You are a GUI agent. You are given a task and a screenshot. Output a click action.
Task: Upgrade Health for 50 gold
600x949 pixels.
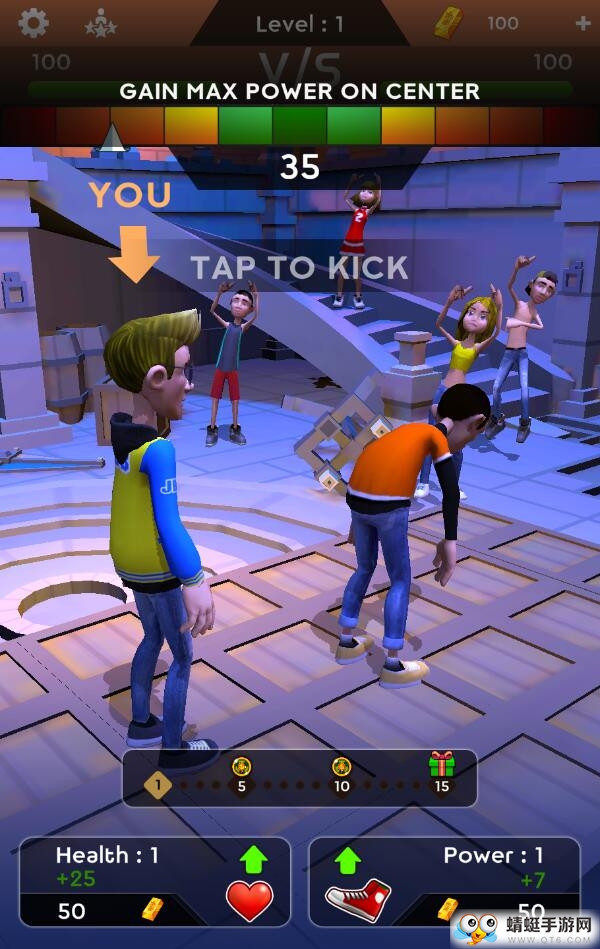[x=155, y=881]
